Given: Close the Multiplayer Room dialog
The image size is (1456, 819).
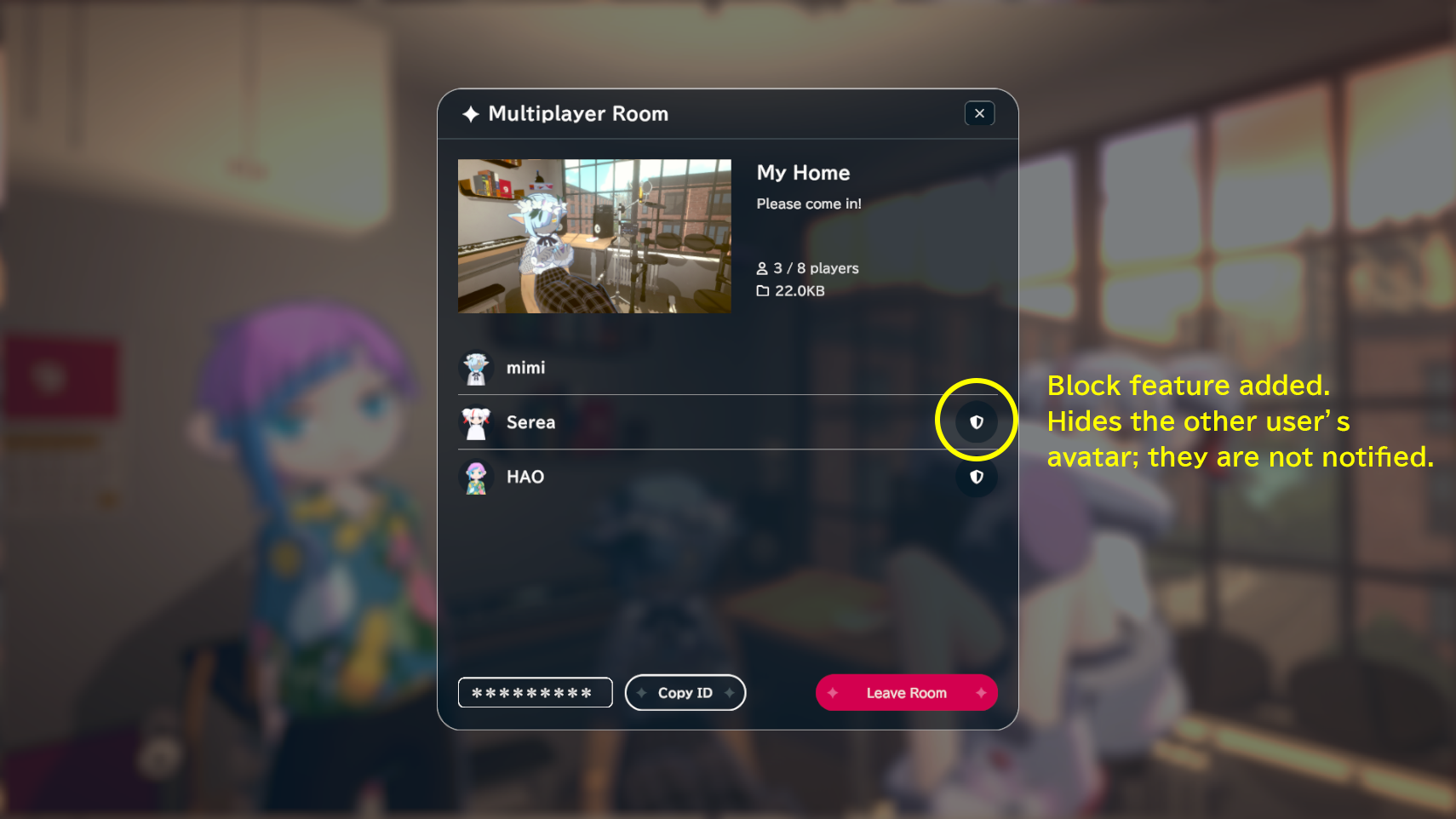Looking at the screenshot, I should 979,112.
